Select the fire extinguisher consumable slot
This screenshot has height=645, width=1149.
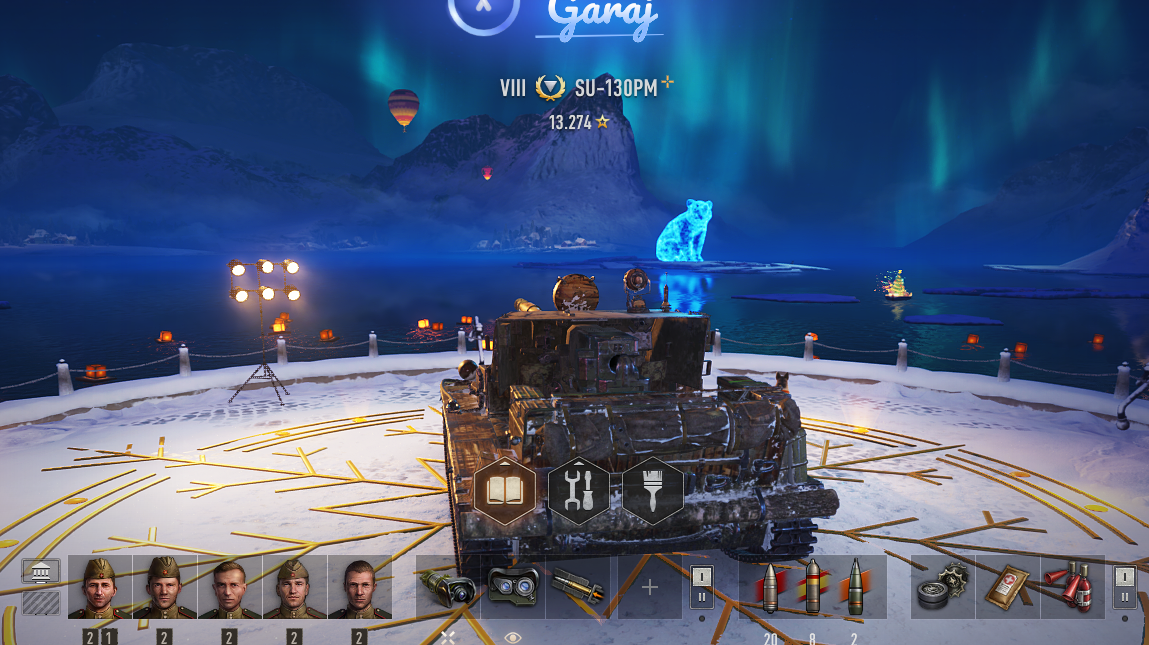click(x=1071, y=587)
